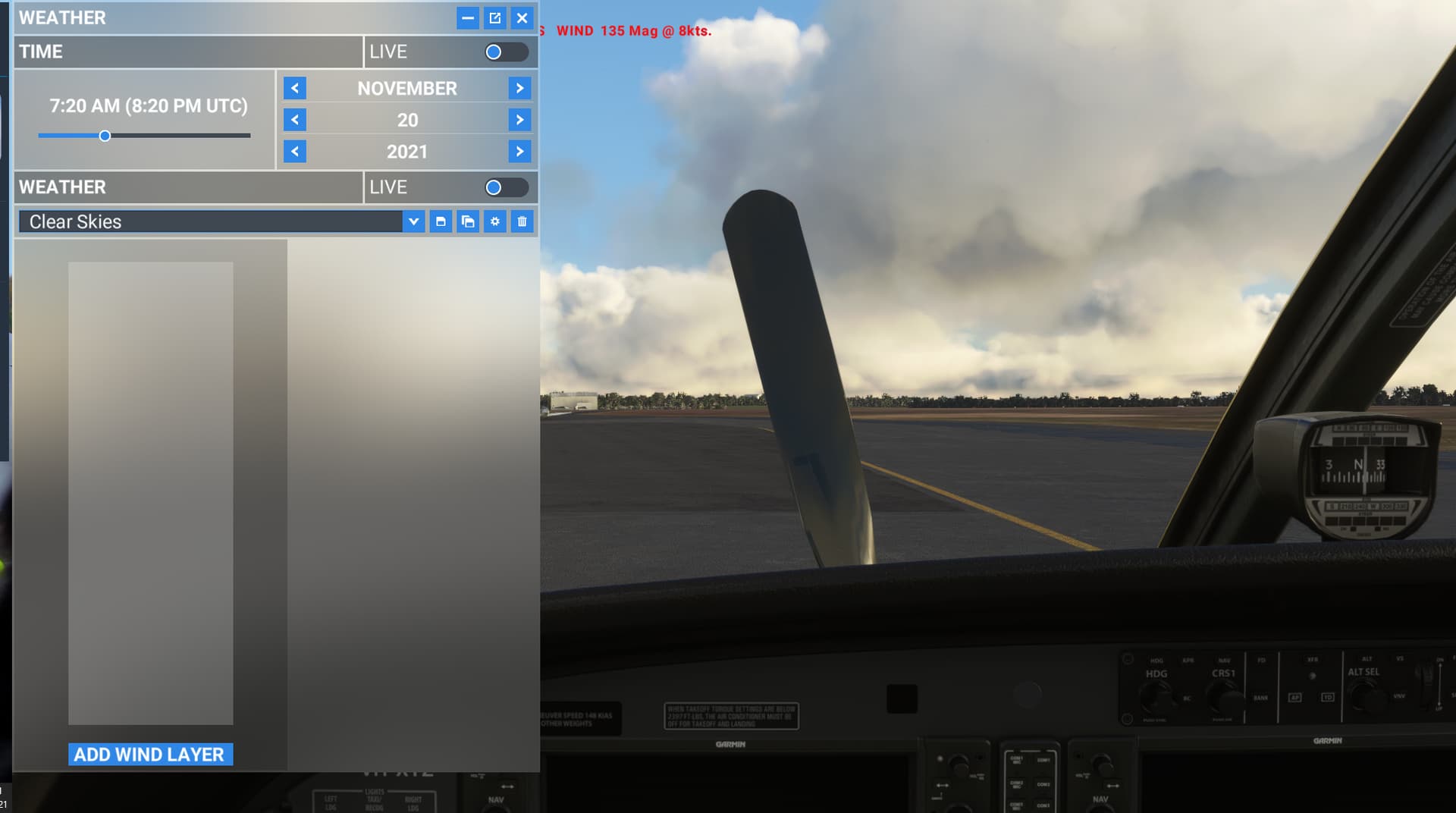Toggle LIVE time synchronization

507,52
